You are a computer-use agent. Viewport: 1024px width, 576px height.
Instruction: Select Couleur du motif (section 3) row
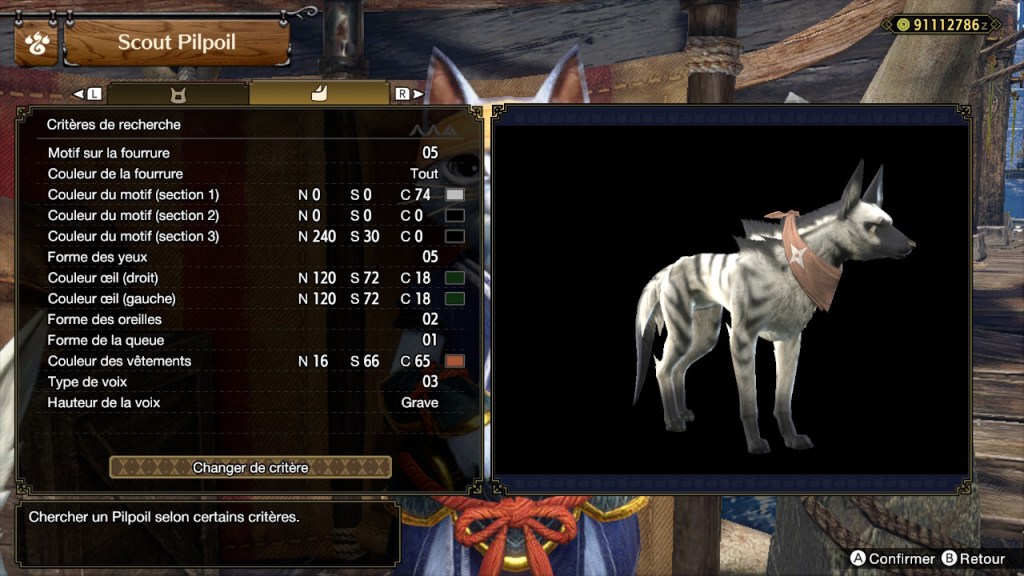(243, 237)
